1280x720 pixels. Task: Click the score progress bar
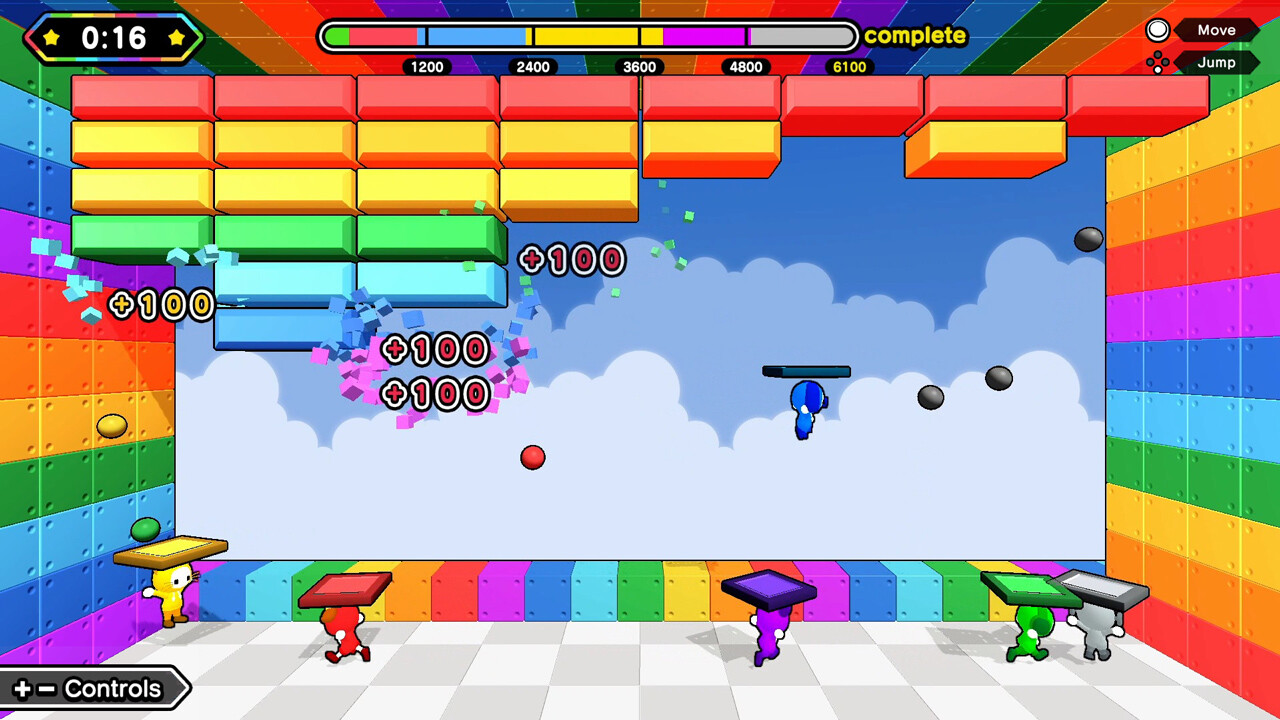pos(590,36)
